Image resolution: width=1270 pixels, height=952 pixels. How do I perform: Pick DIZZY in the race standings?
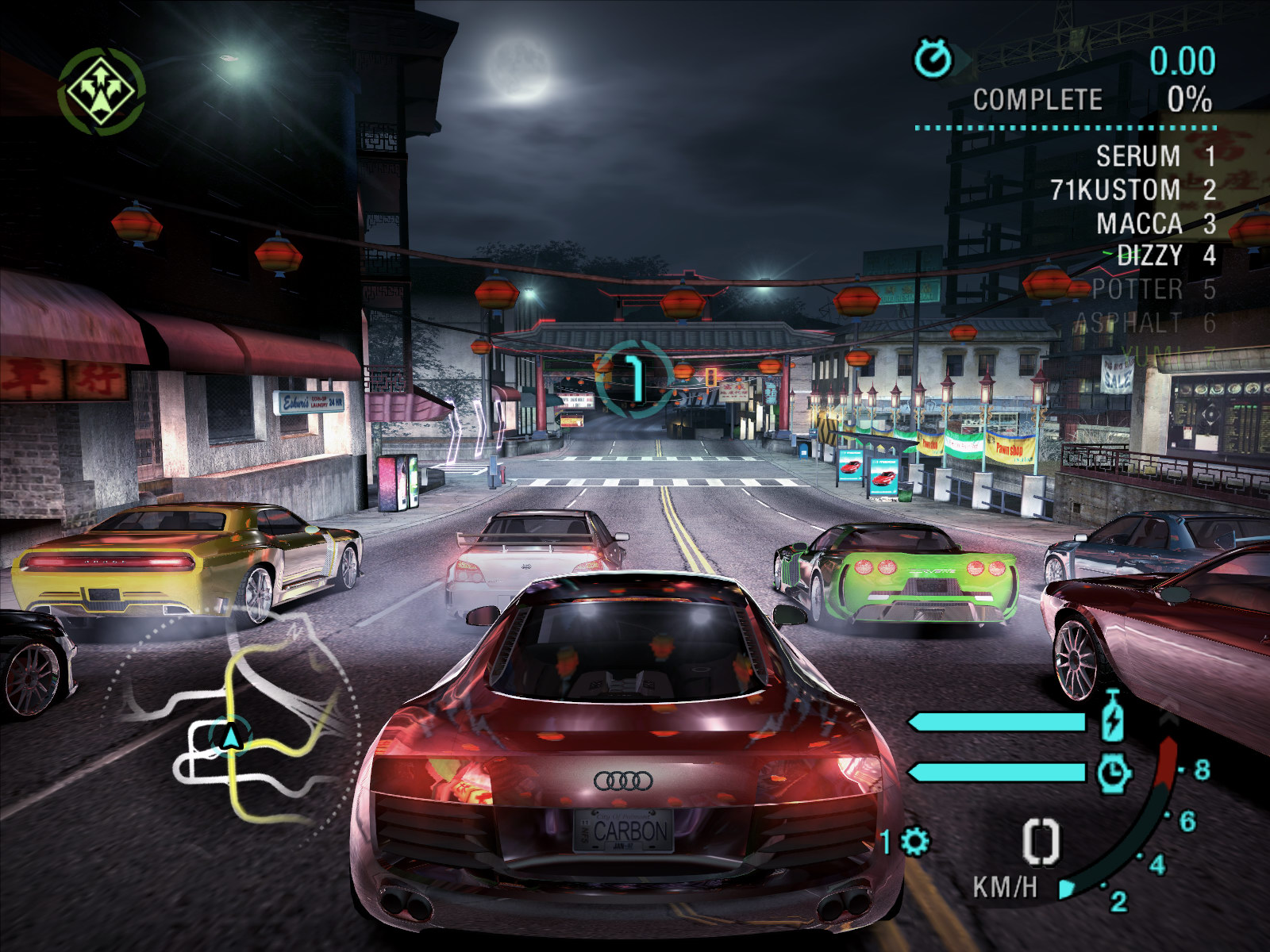tap(1149, 255)
